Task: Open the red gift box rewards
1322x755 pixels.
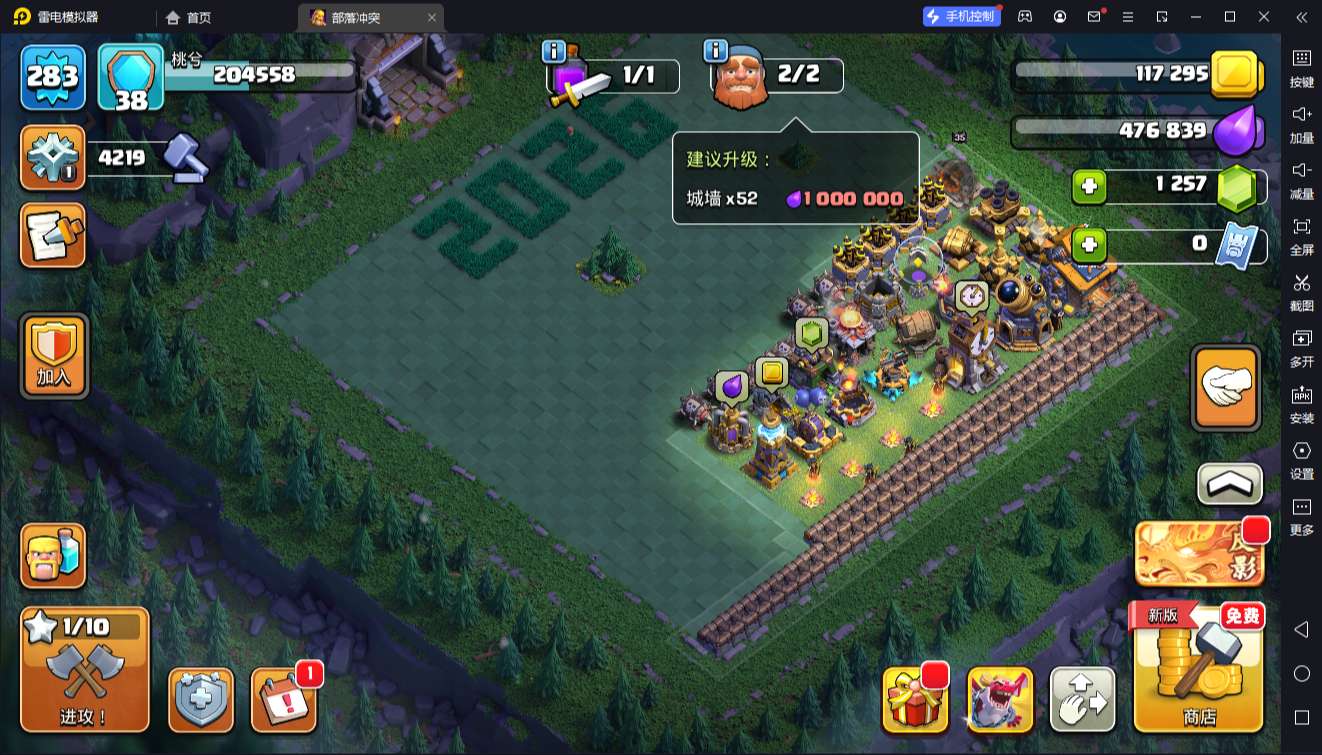Action: point(915,699)
